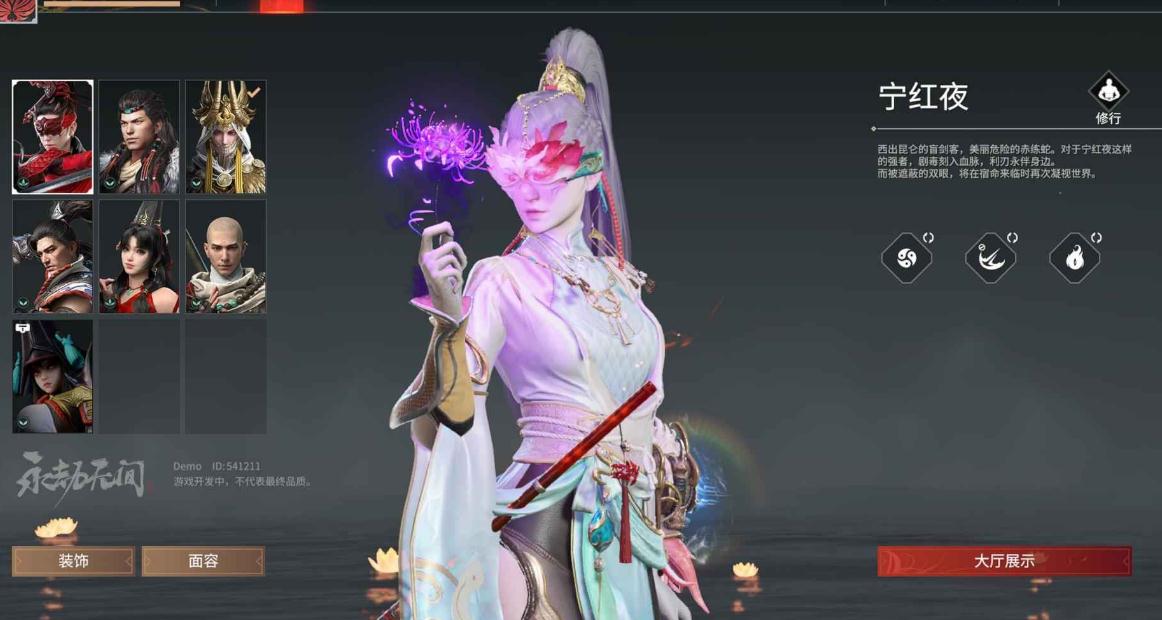Choose the long-haired bearded man portrait
The height and width of the screenshot is (620, 1162).
[x=139, y=137]
